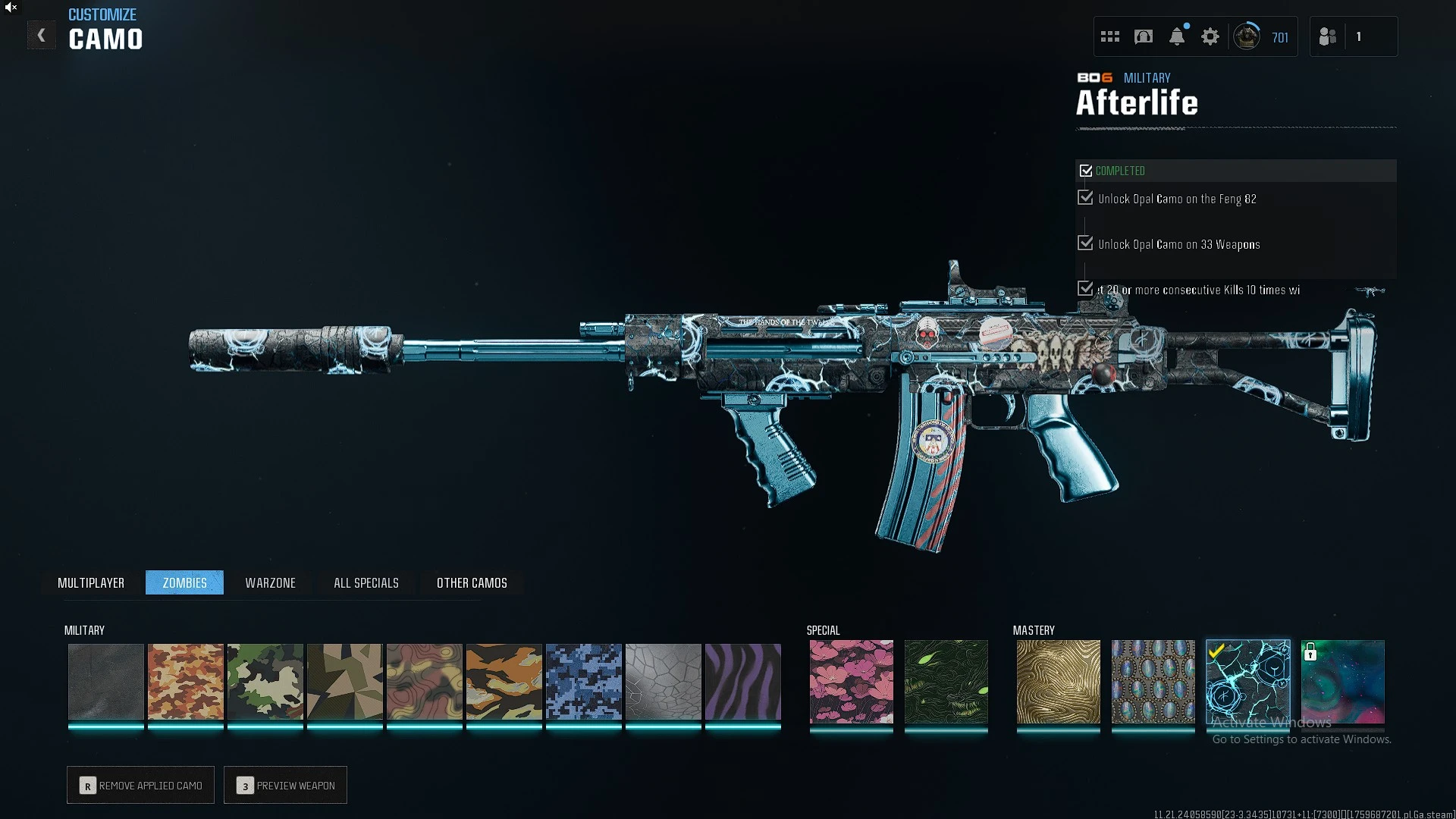This screenshot has height=819, width=1456.
Task: Open the notifications bell
Action: 1177,36
